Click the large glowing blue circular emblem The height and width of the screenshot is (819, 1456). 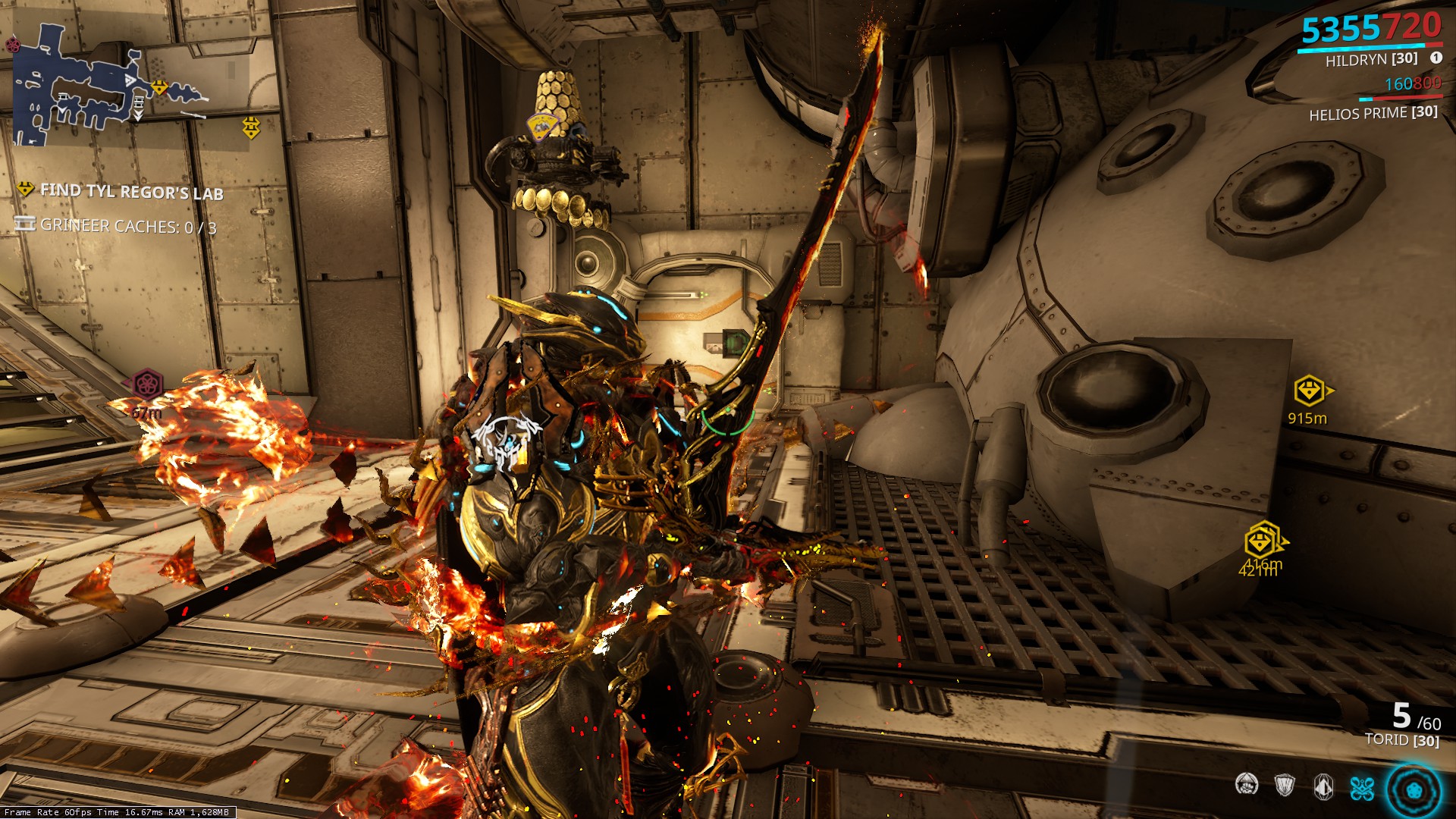1414,790
